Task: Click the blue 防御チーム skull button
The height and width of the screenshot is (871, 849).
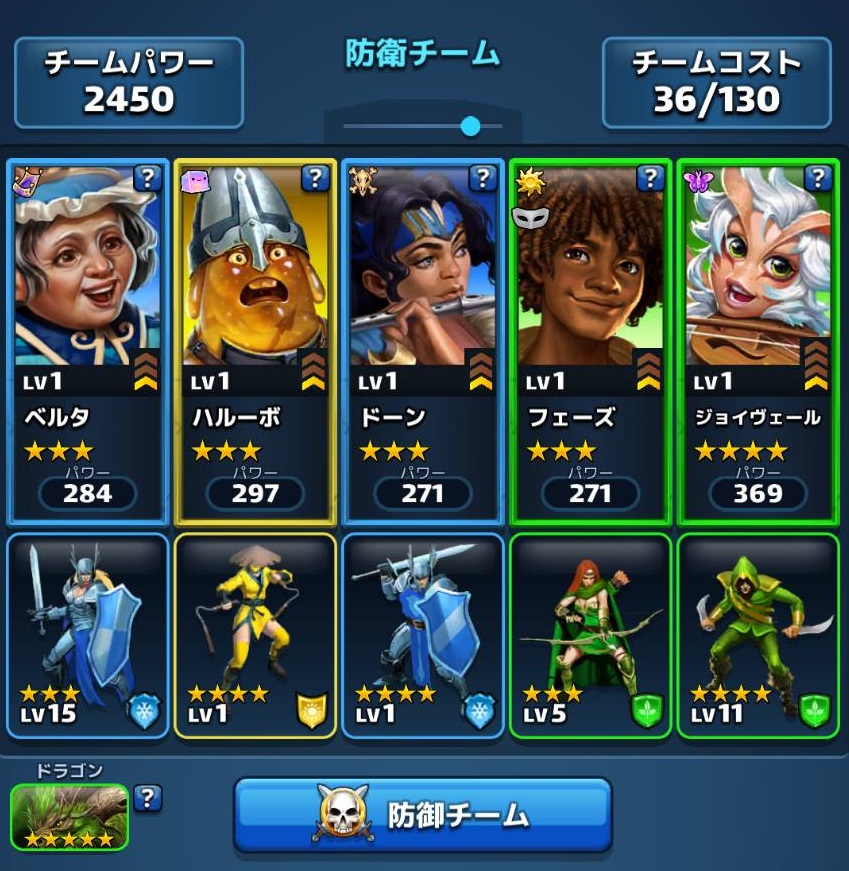Action: (422, 815)
